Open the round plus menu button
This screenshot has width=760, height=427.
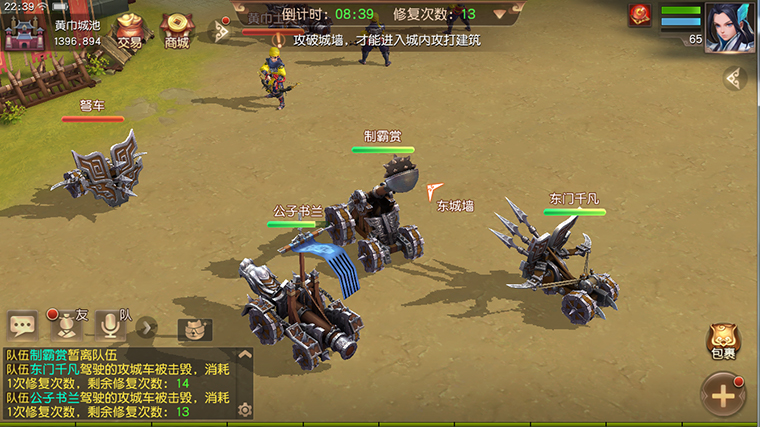point(723,394)
